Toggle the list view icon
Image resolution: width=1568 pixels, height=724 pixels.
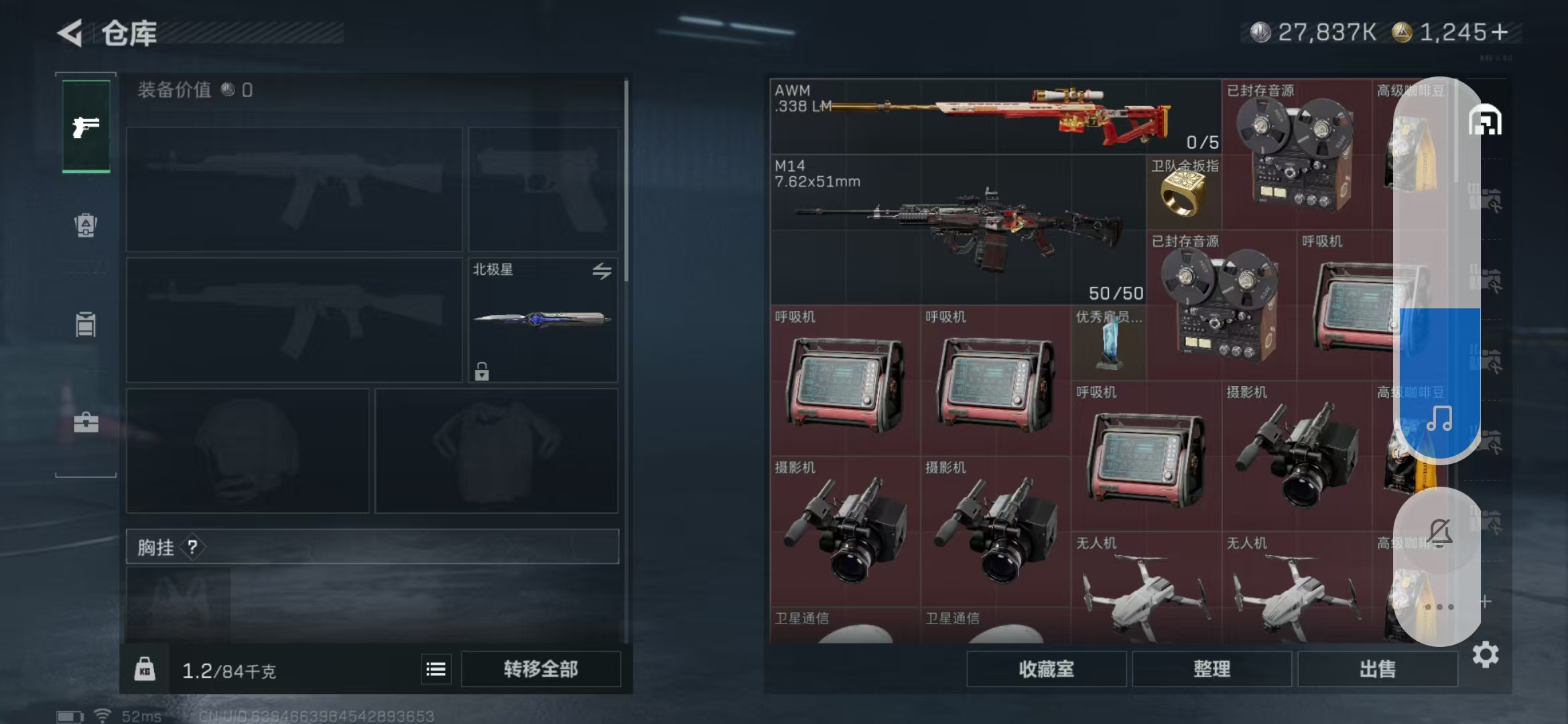436,669
